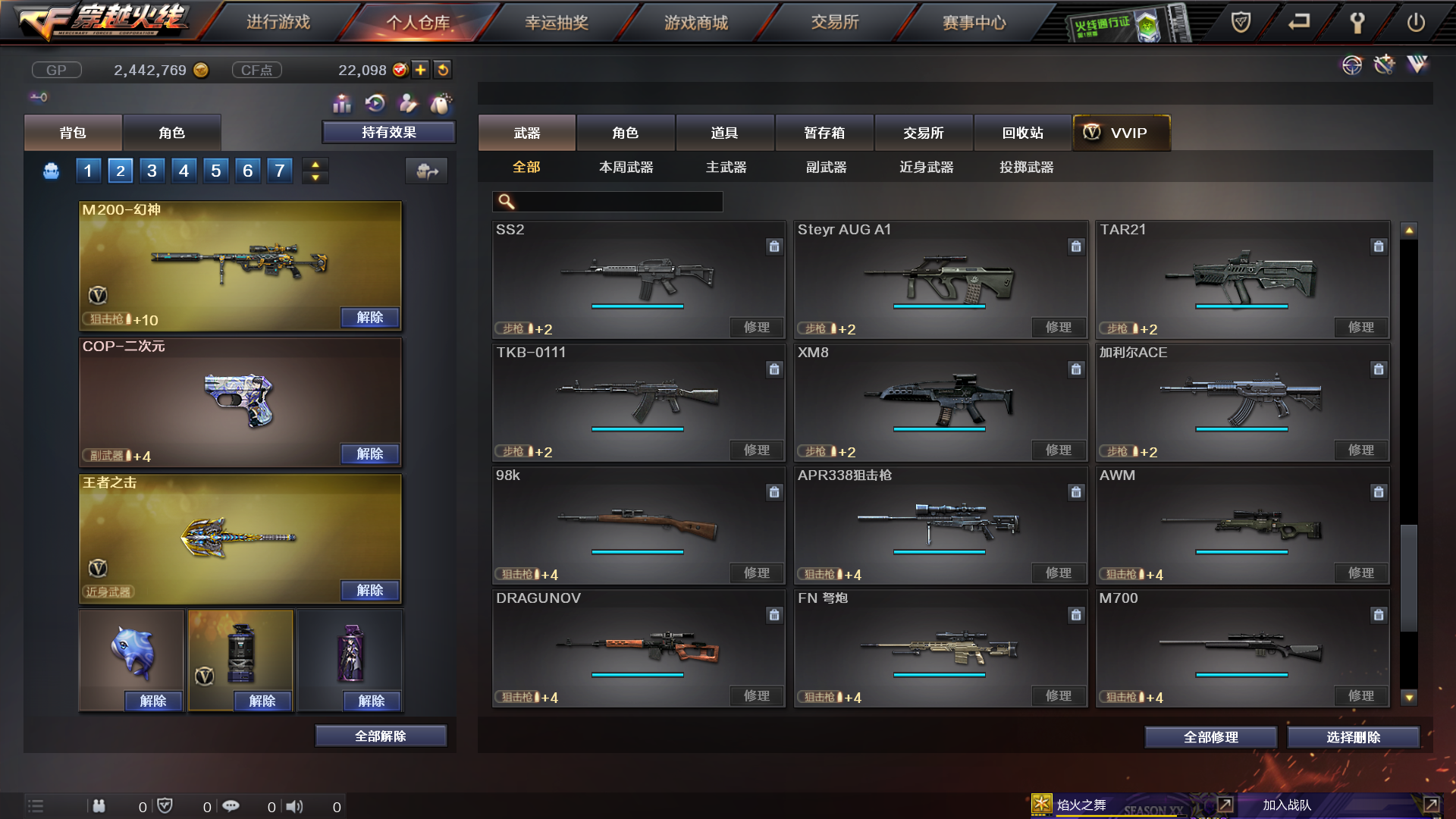Open the 回收站 recycle tab
The height and width of the screenshot is (819, 1456).
click(x=1022, y=133)
